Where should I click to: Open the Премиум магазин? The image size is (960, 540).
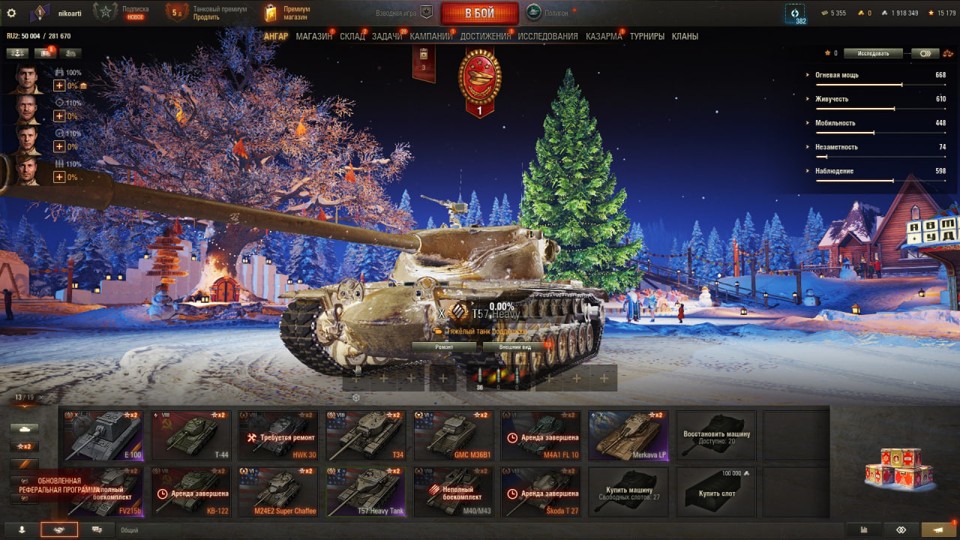pos(288,13)
